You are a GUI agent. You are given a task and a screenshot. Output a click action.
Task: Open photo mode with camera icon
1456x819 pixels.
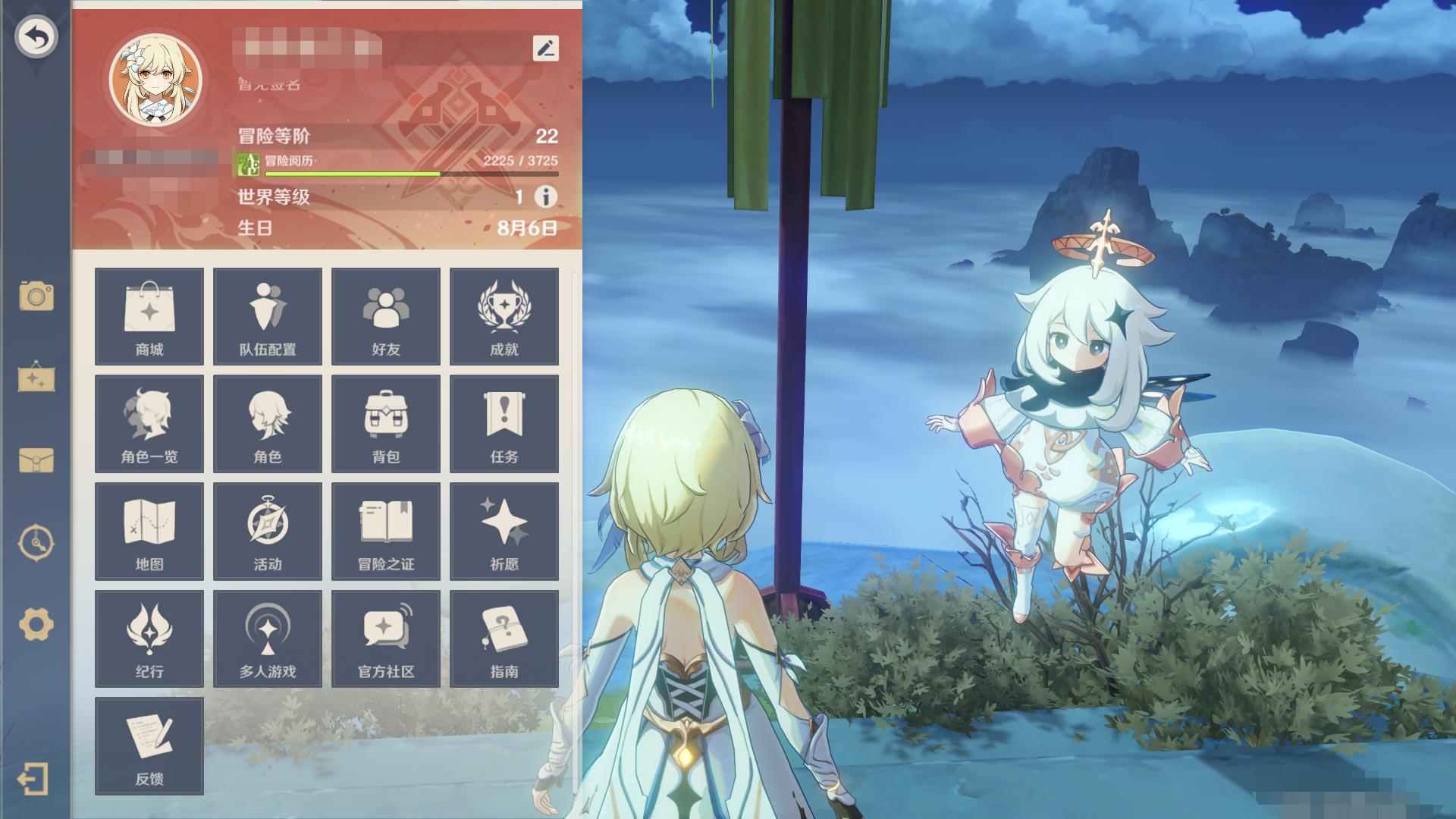click(36, 296)
